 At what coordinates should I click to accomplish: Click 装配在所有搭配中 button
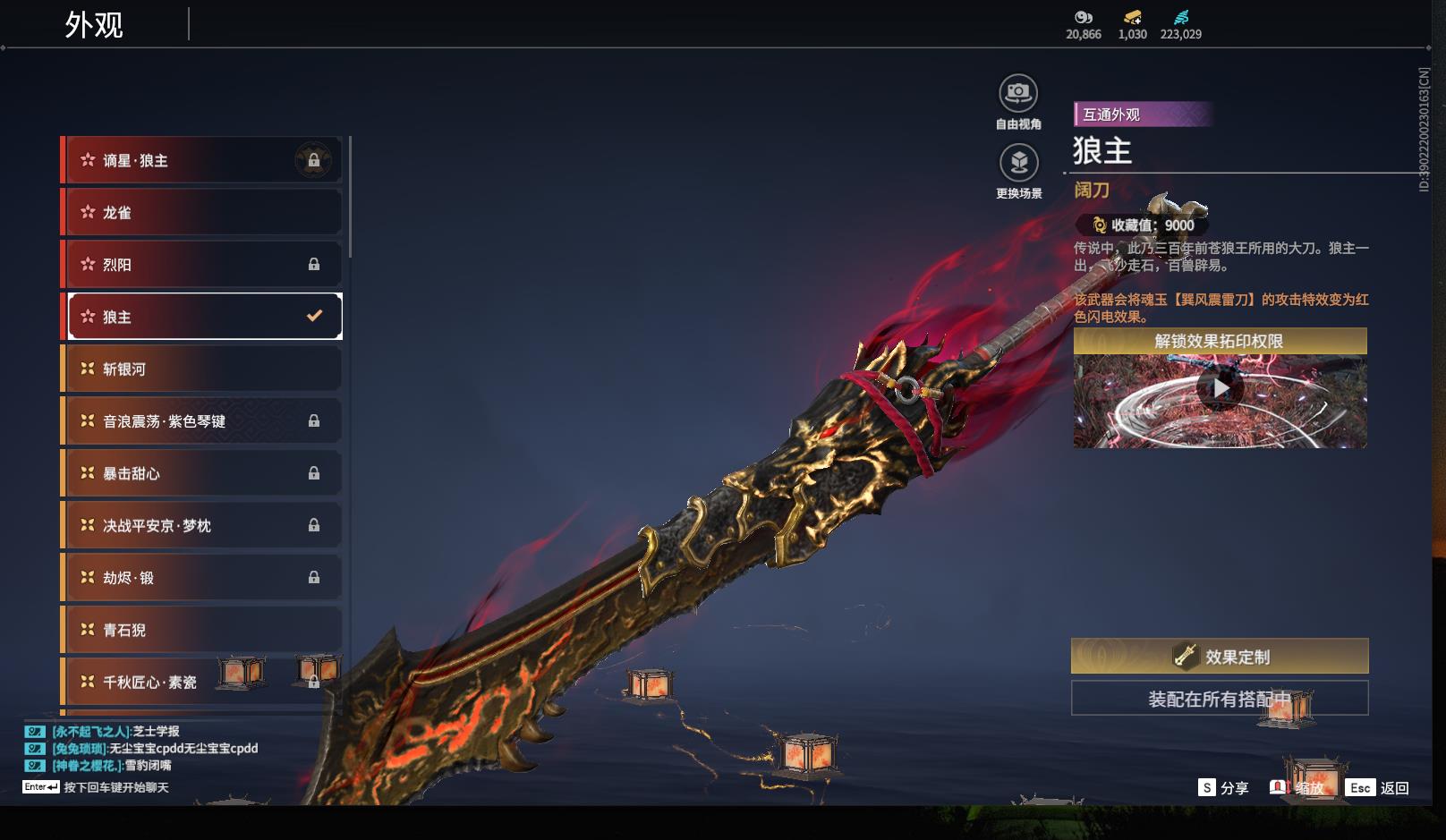(x=1220, y=699)
